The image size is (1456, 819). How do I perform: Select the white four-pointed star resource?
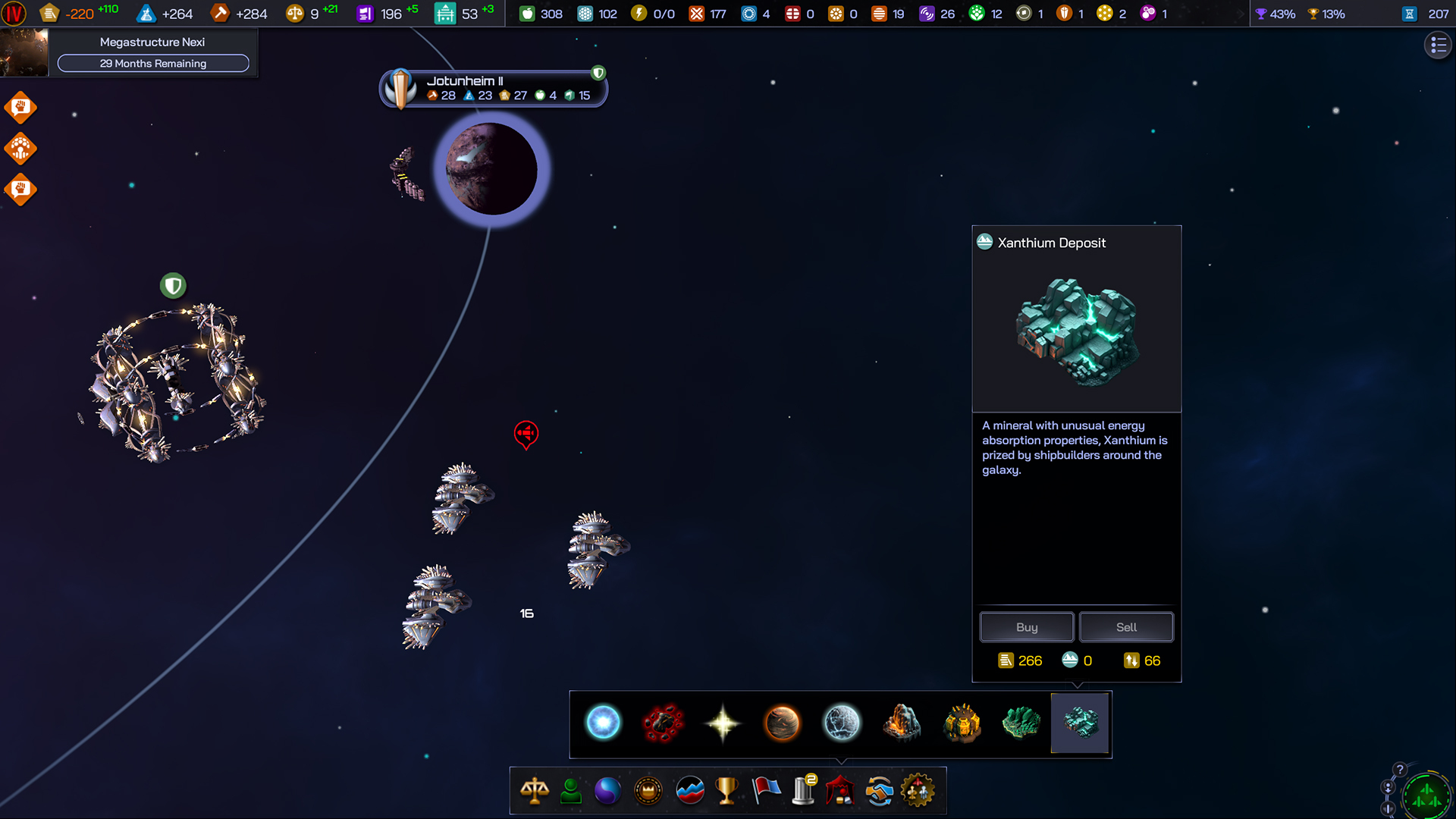[723, 723]
